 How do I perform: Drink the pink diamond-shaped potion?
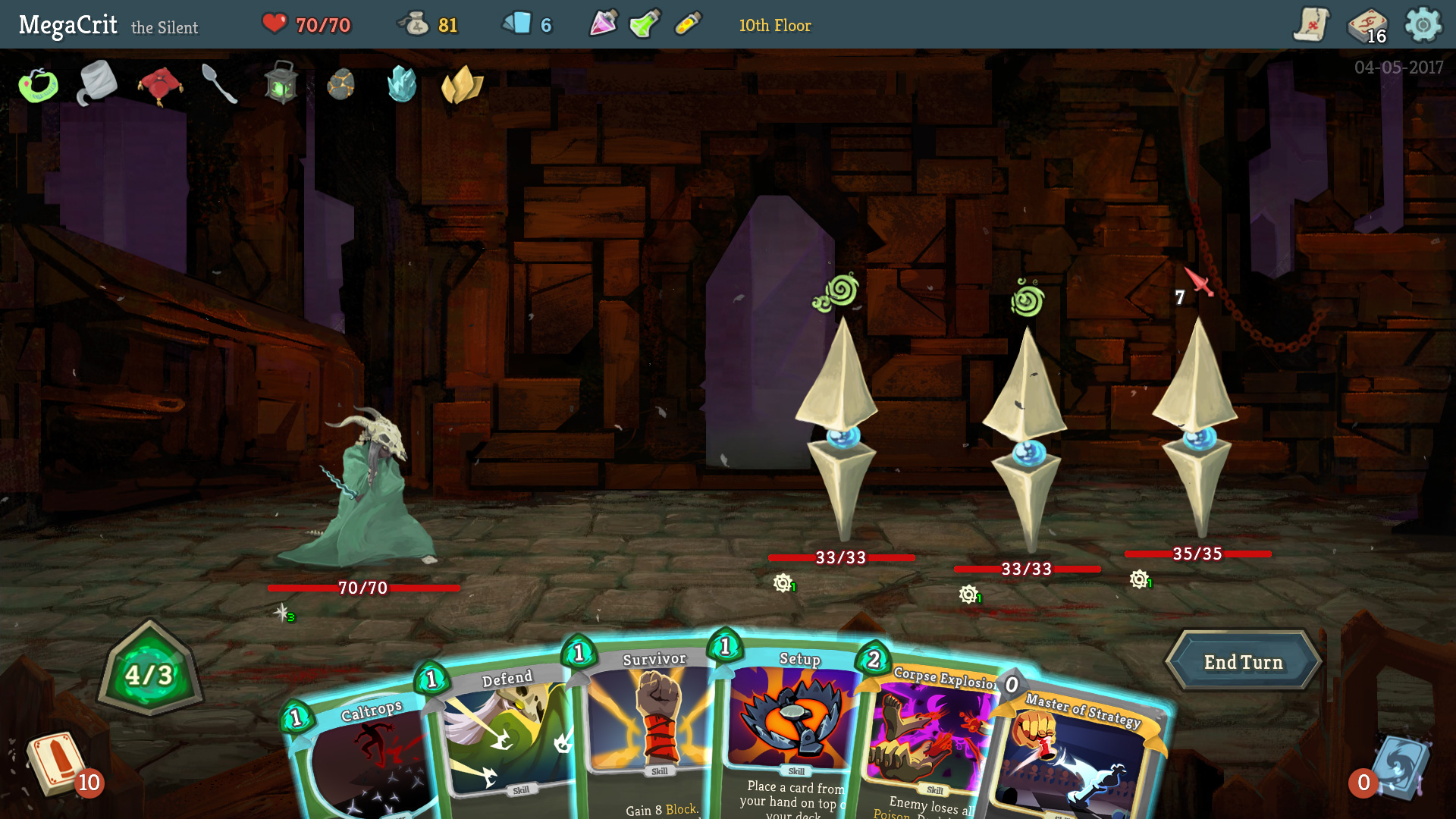point(603,23)
